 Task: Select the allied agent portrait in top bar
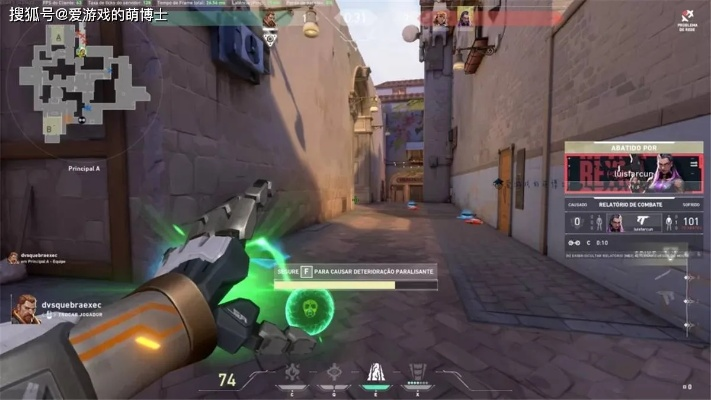[x=270, y=19]
